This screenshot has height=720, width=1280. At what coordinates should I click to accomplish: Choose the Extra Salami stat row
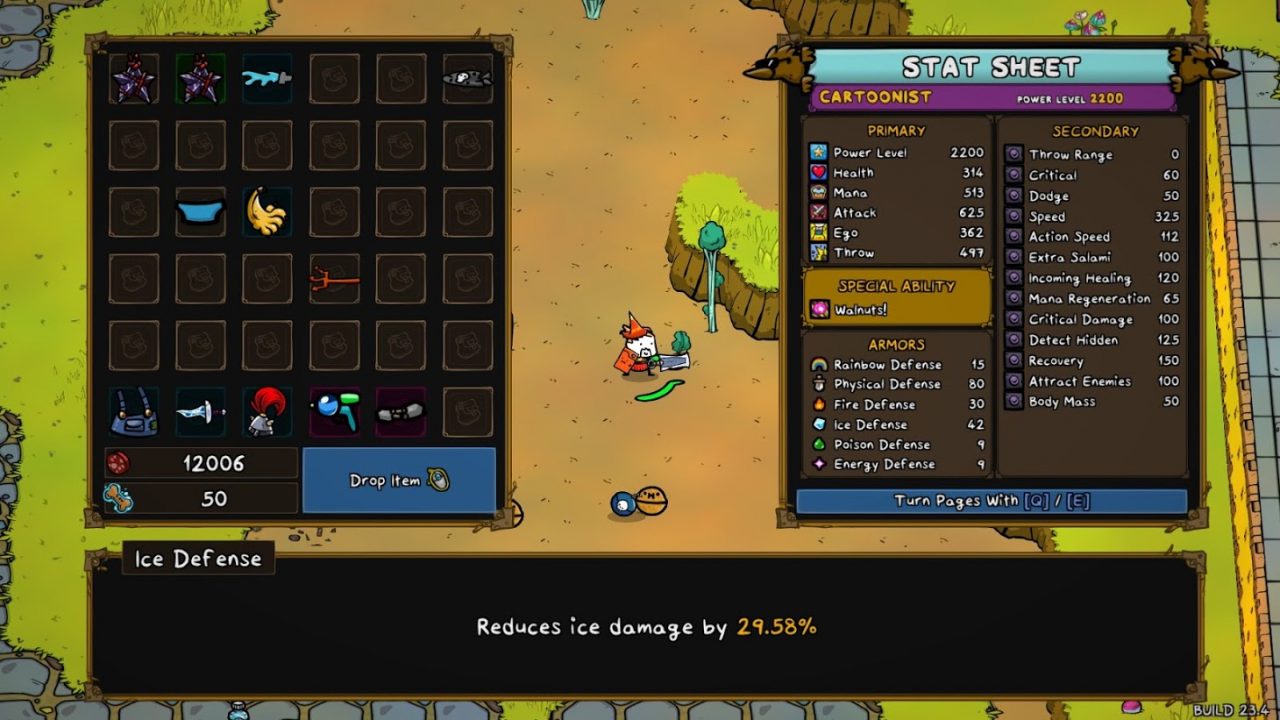pyautogui.click(x=1093, y=258)
